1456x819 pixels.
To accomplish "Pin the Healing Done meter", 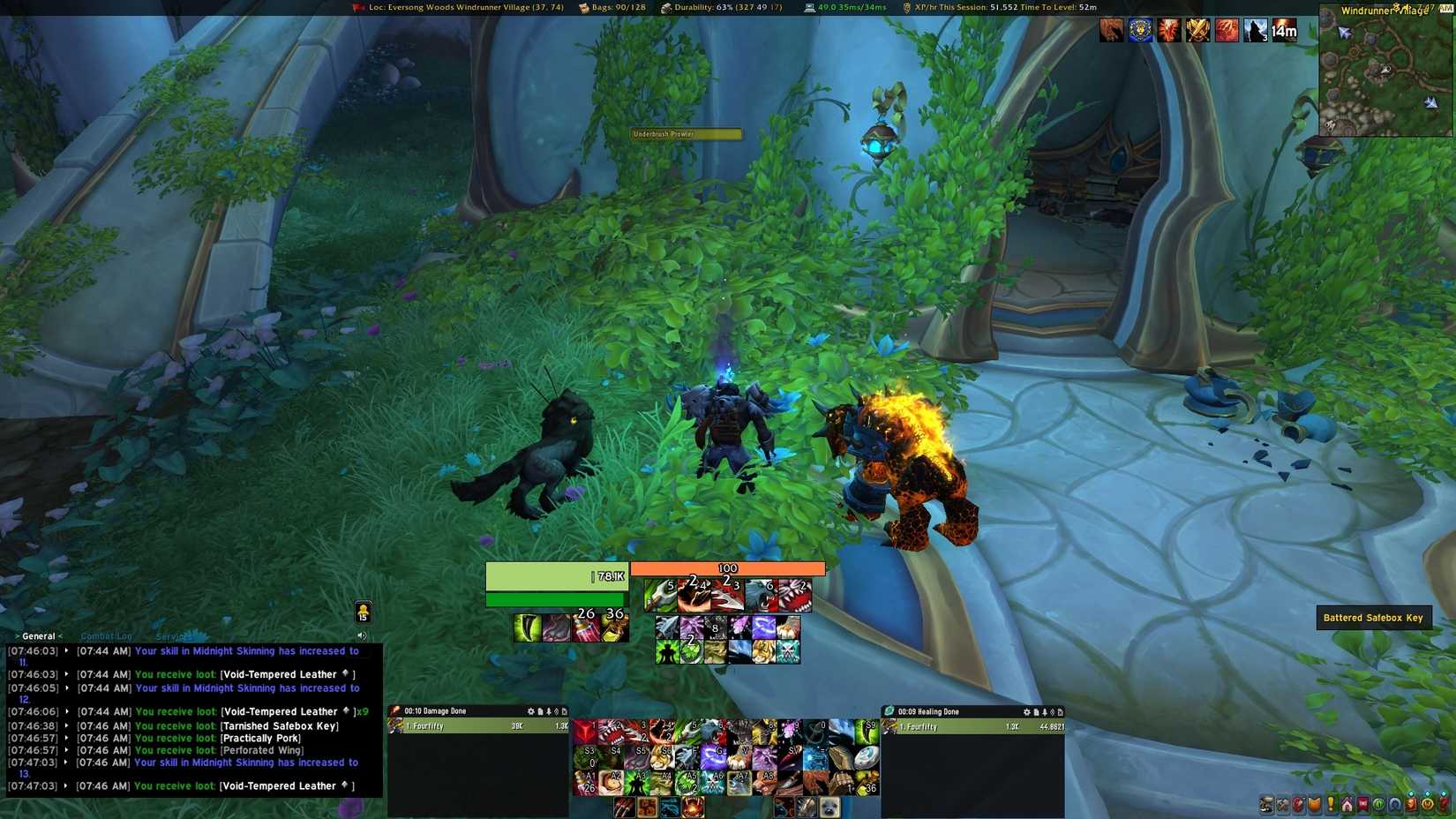I will pyautogui.click(x=1046, y=711).
